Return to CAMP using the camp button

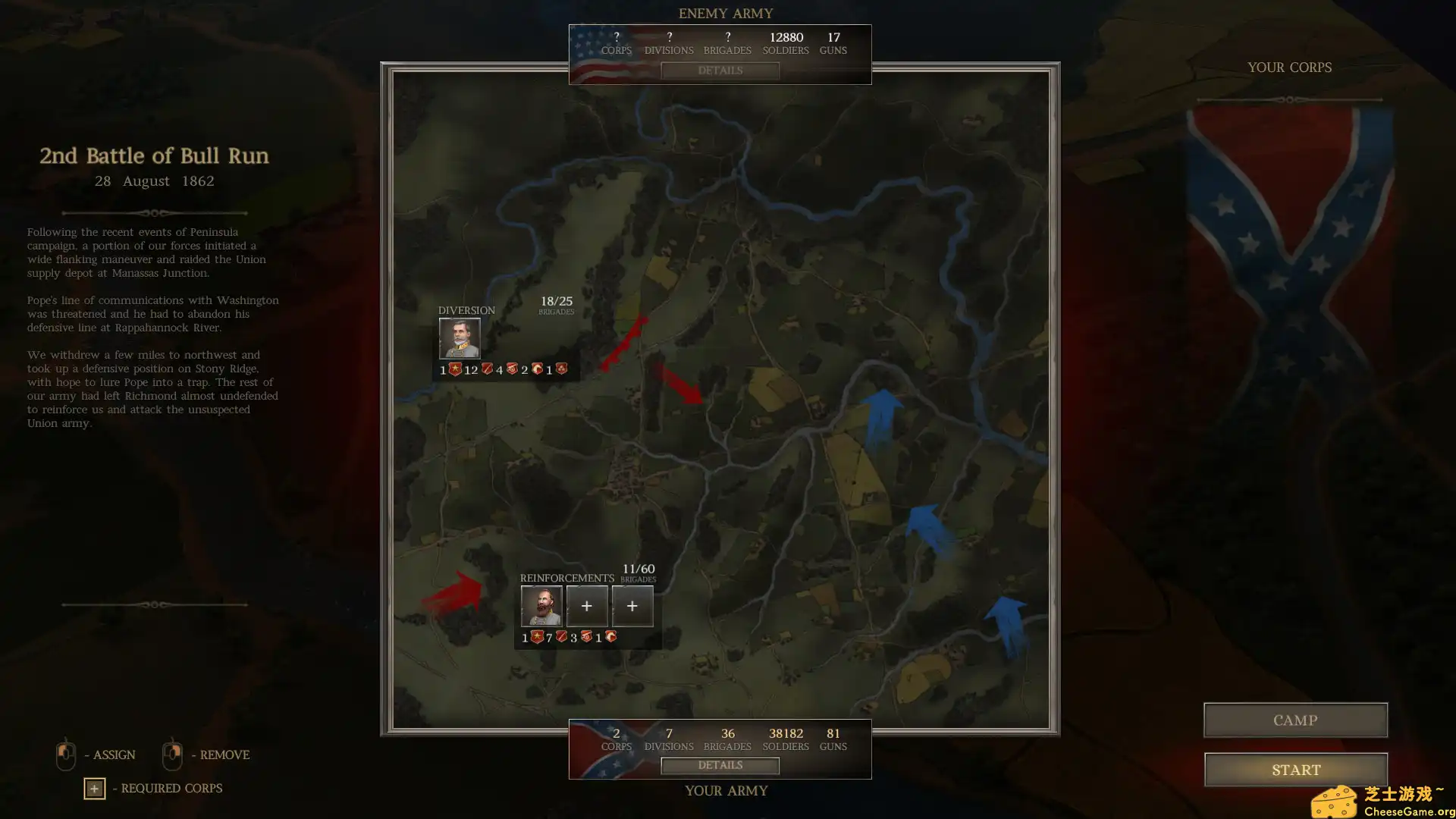(x=1294, y=720)
